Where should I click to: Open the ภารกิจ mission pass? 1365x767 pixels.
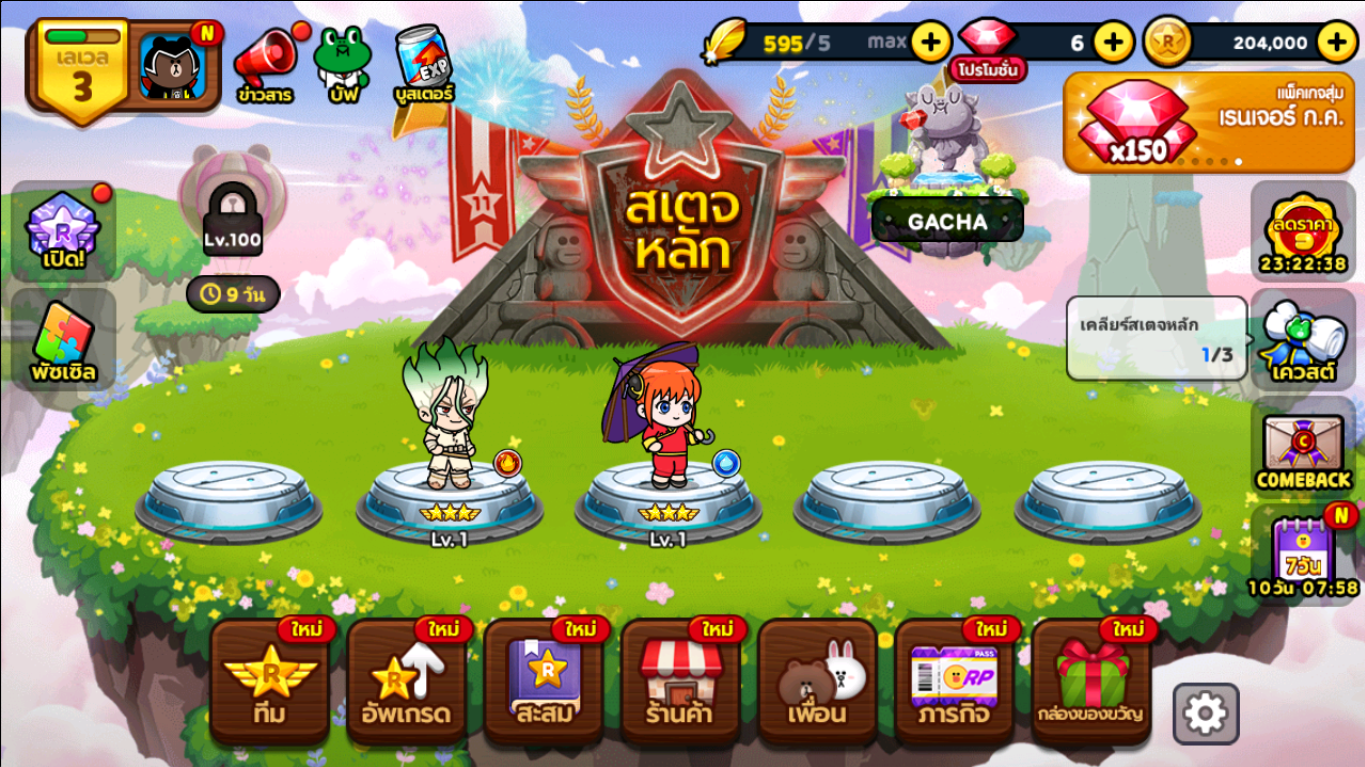pos(954,683)
